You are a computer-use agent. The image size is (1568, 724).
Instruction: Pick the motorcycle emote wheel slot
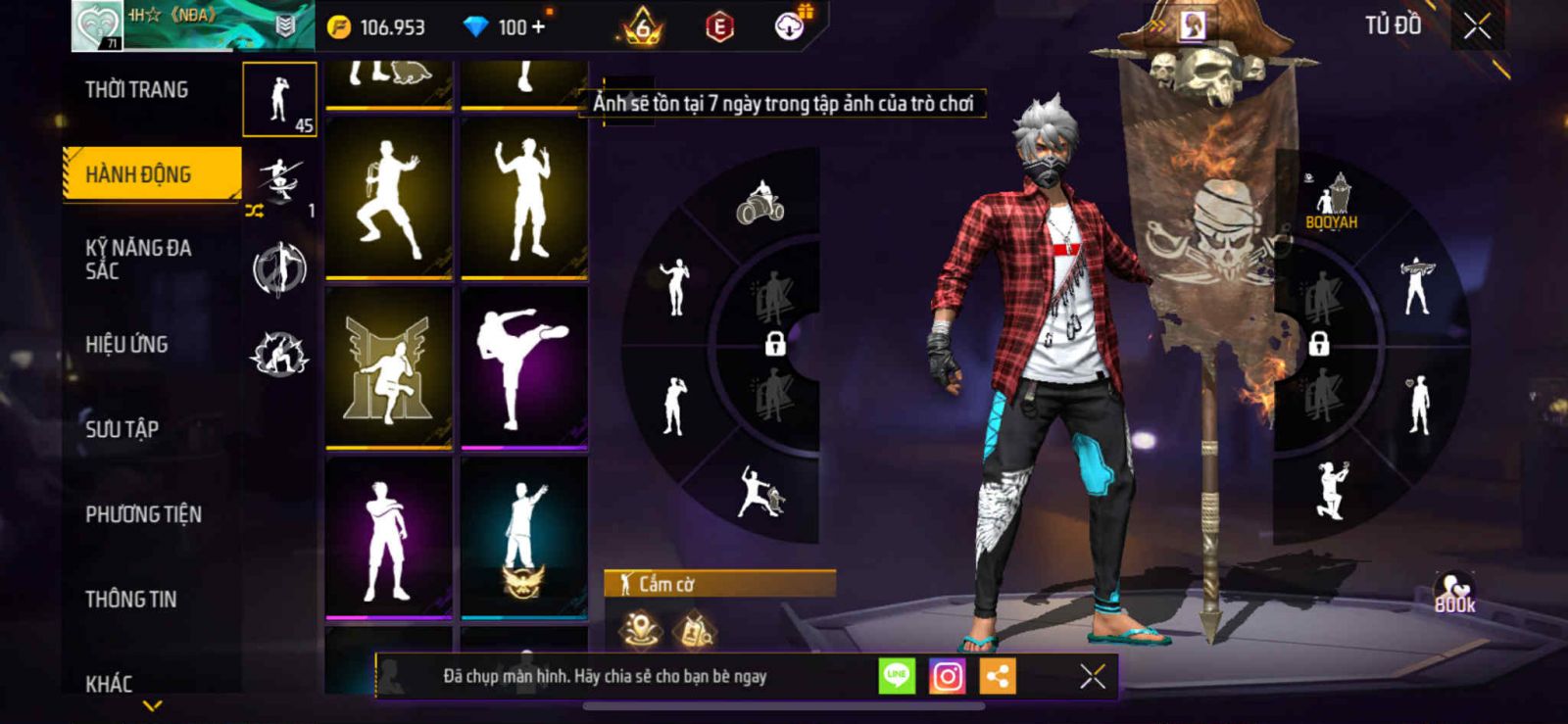760,203
